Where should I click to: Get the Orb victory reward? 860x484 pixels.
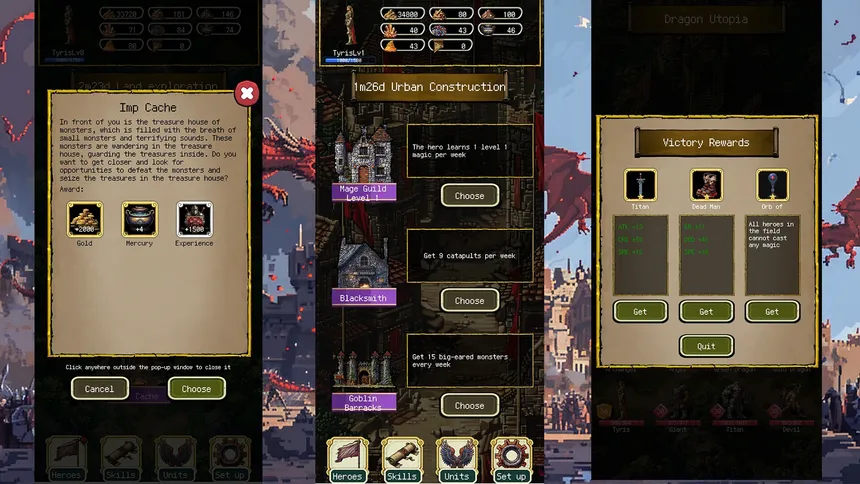tap(772, 311)
